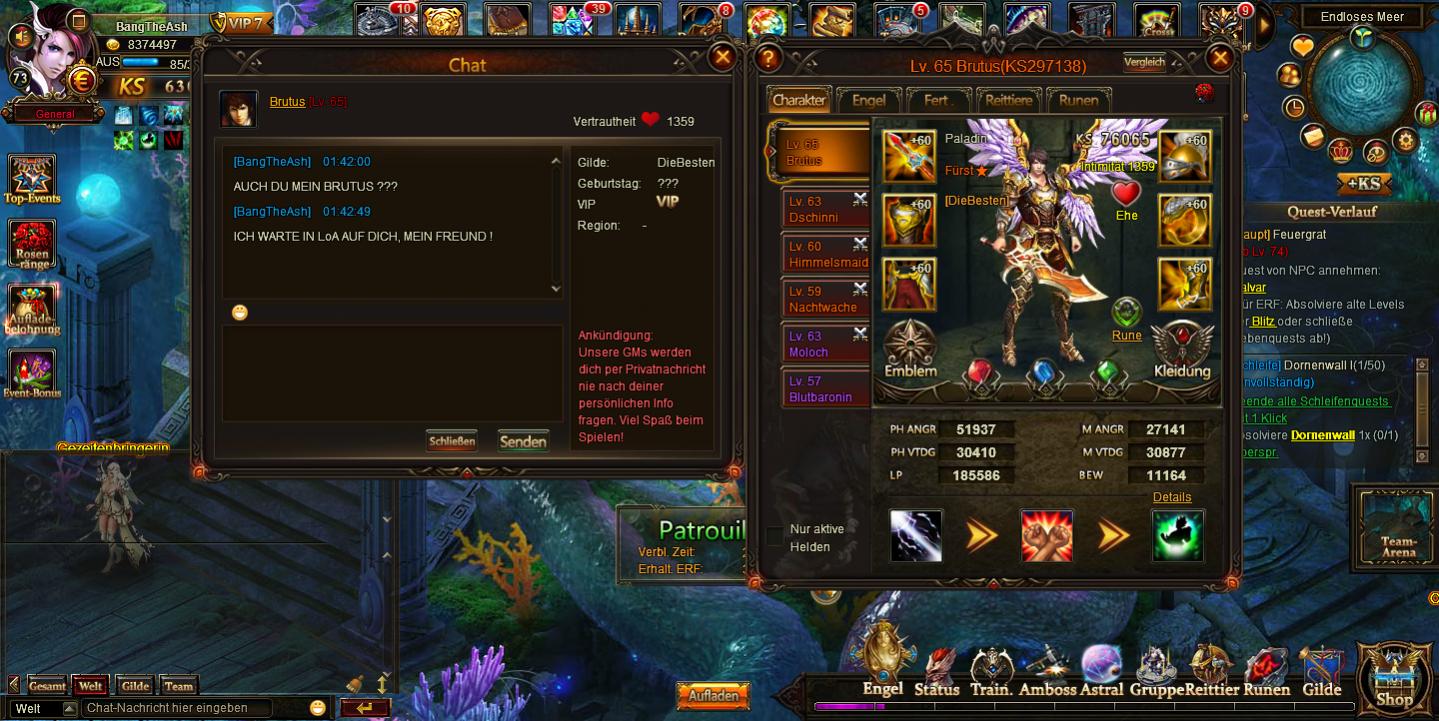
Task: Click the Emblem slot
Action: 910,349
